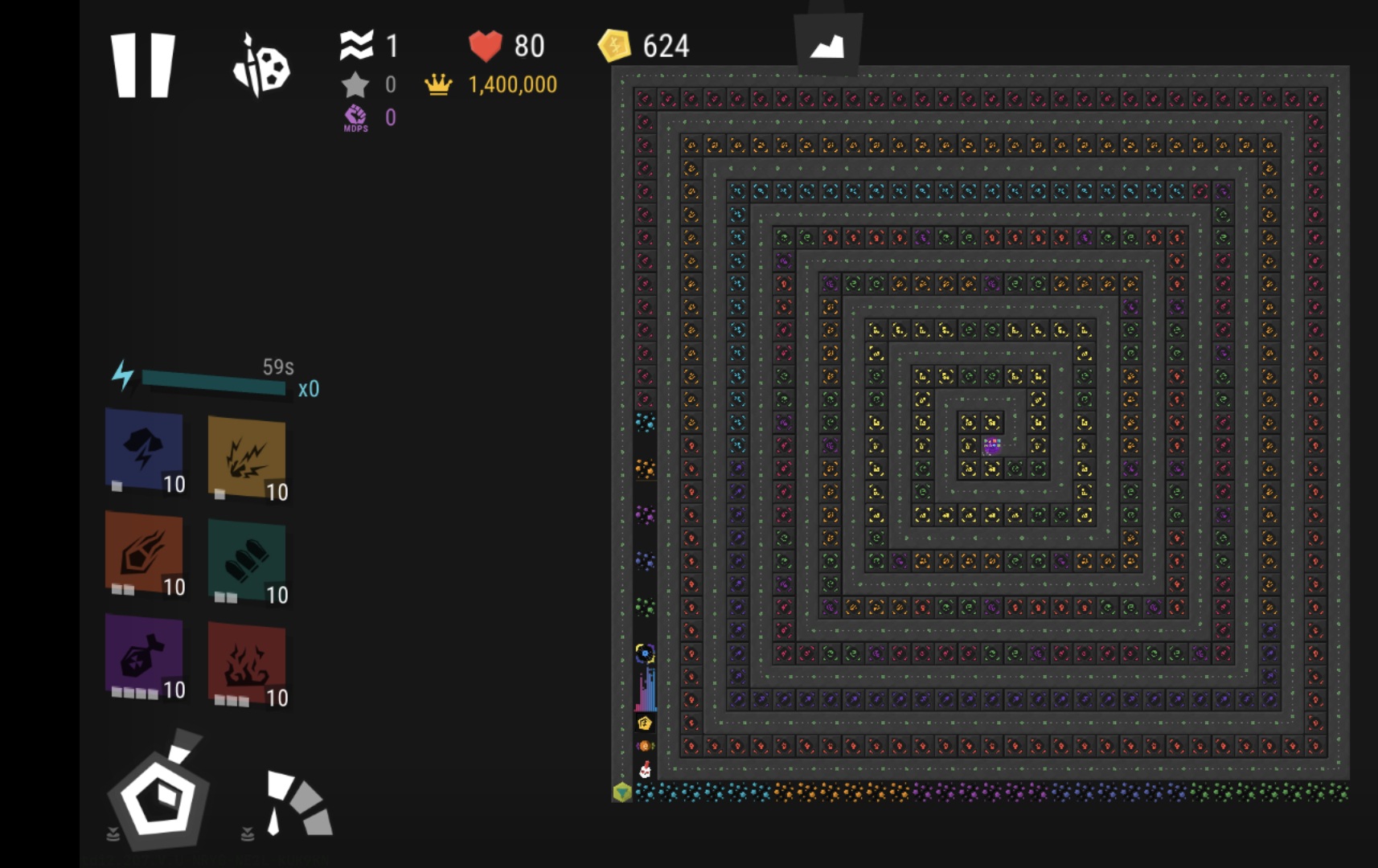Screen dimensions: 1378x868
Task: Activate the purple bomb ability
Action: (145, 656)
